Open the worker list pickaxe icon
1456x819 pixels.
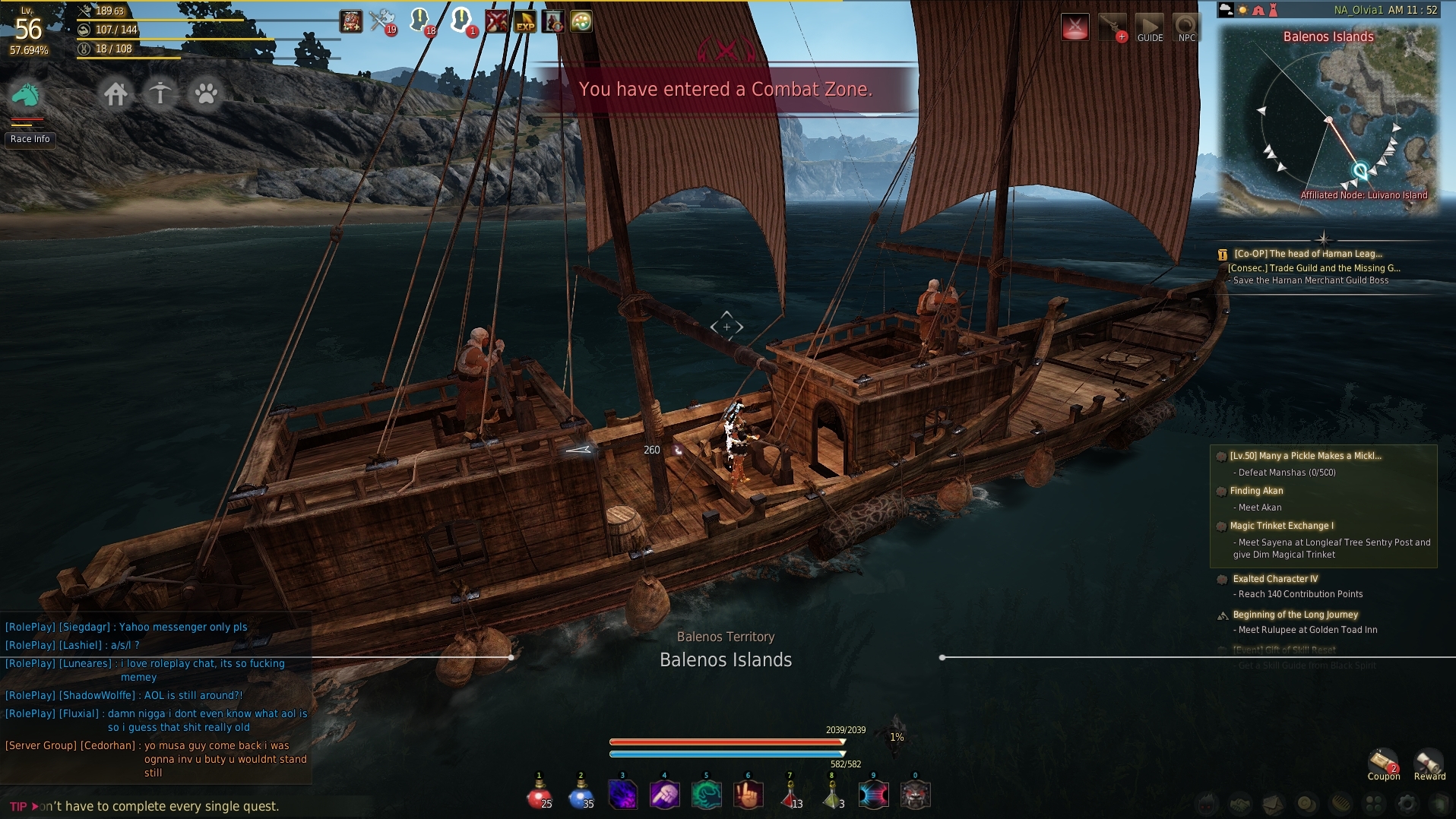[x=160, y=94]
